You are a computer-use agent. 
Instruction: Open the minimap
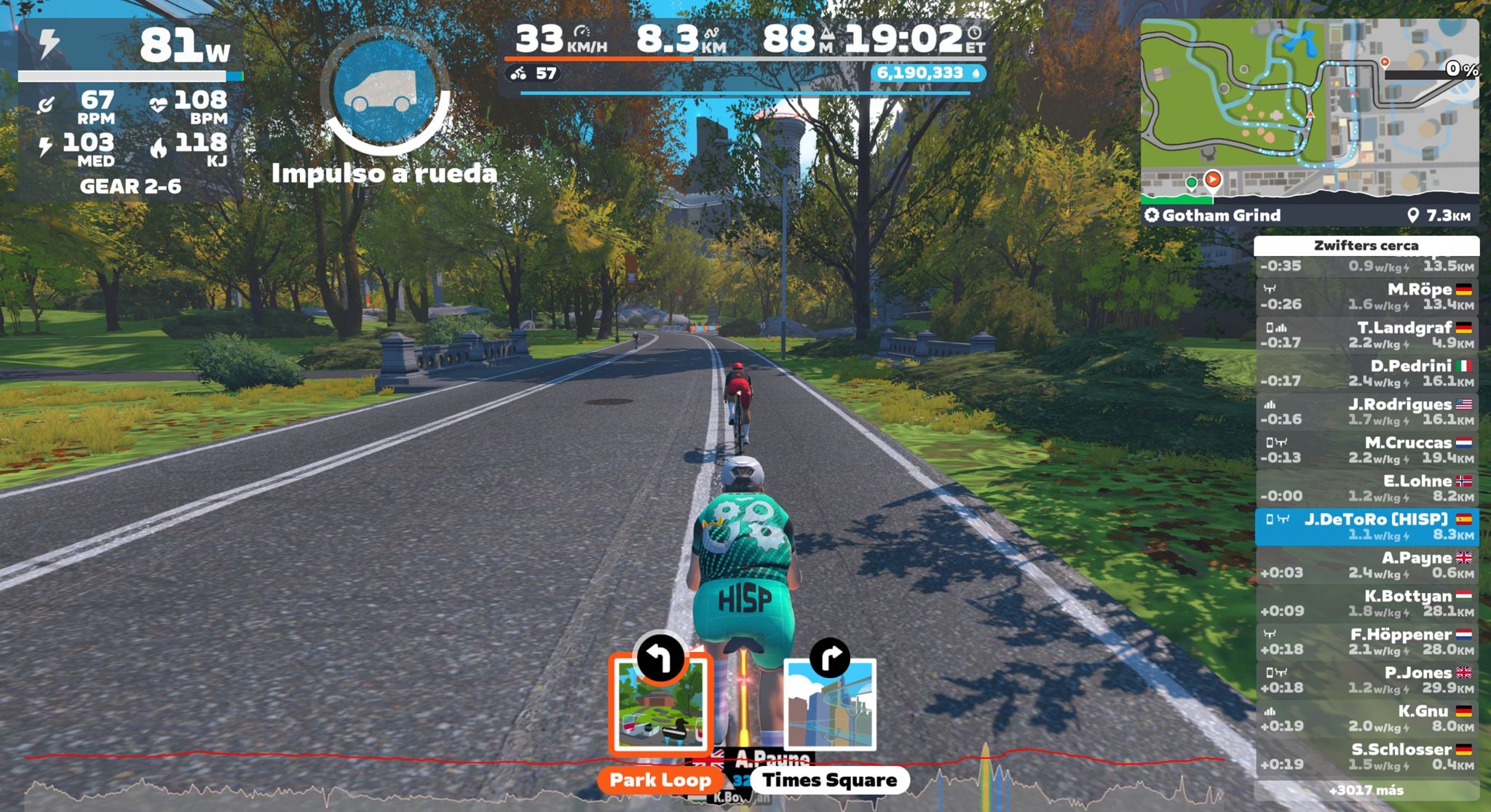[x=1309, y=108]
